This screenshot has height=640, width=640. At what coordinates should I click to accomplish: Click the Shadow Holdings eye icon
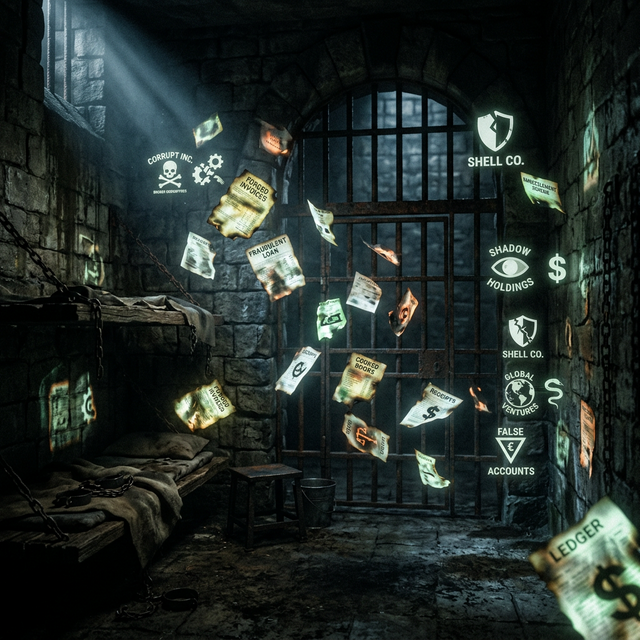[x=511, y=268]
